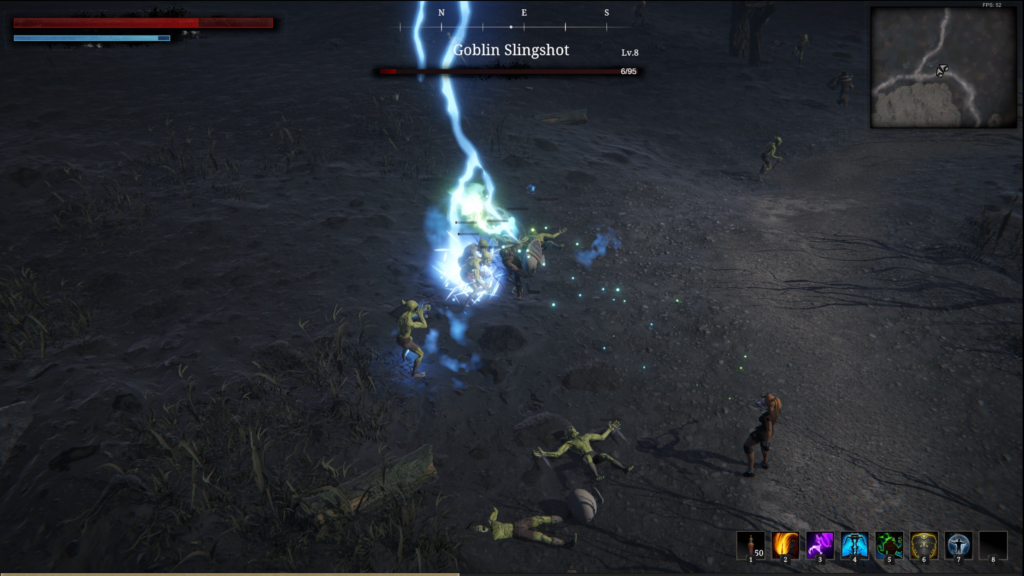The width and height of the screenshot is (1024, 576).
Task: Use the blue sphere figure skill
Action: pos(958,545)
